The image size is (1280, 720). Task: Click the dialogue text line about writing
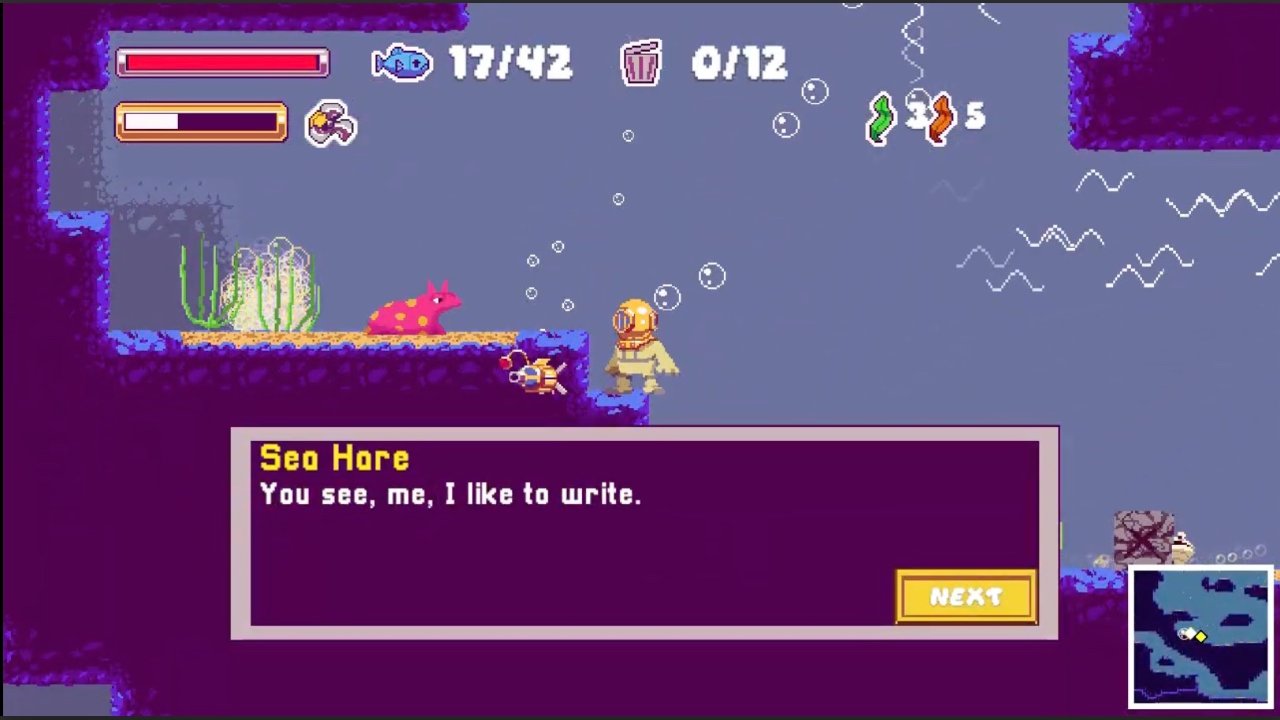(x=451, y=493)
